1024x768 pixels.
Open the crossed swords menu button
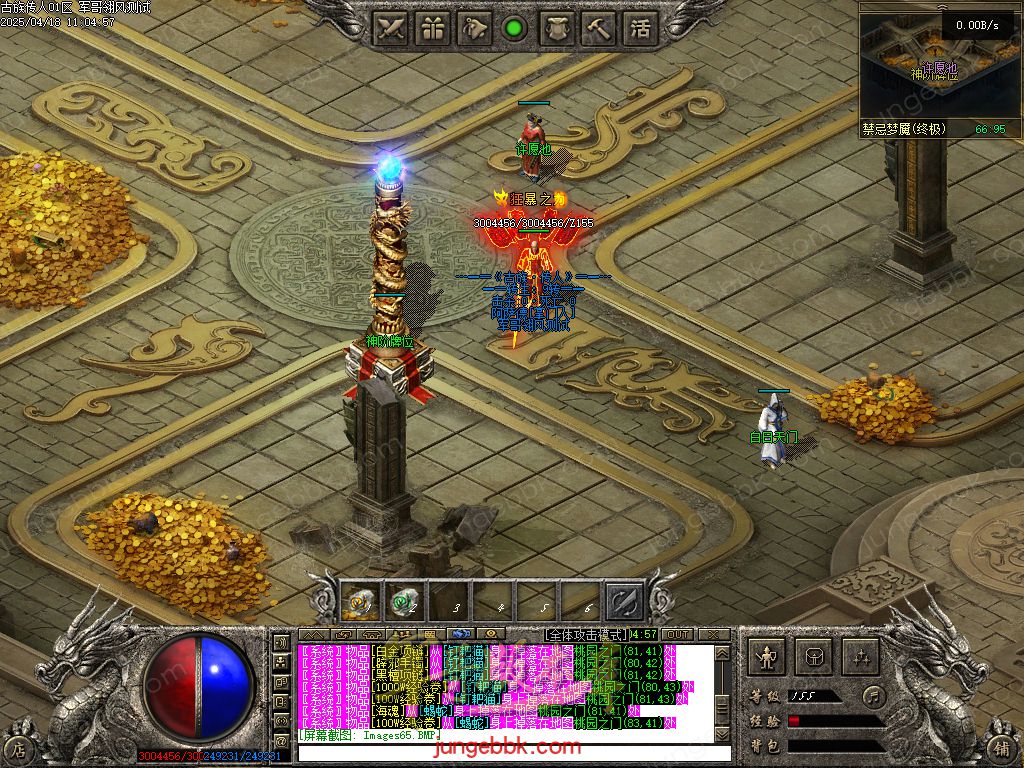[392, 28]
